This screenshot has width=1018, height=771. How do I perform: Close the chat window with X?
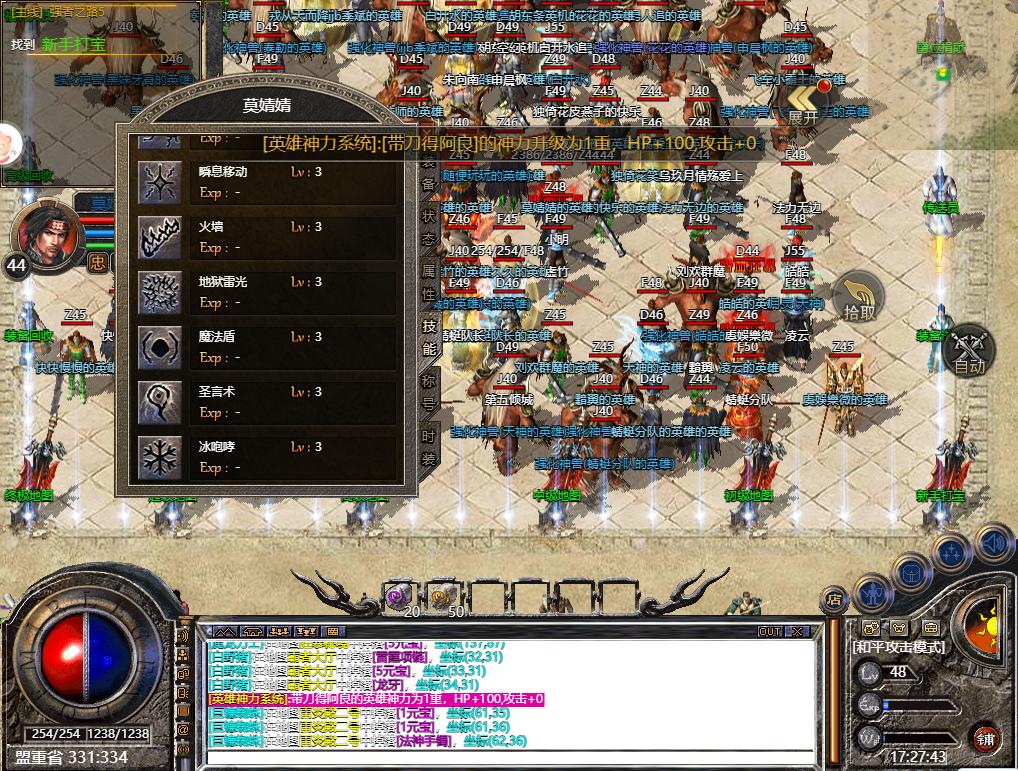797,631
